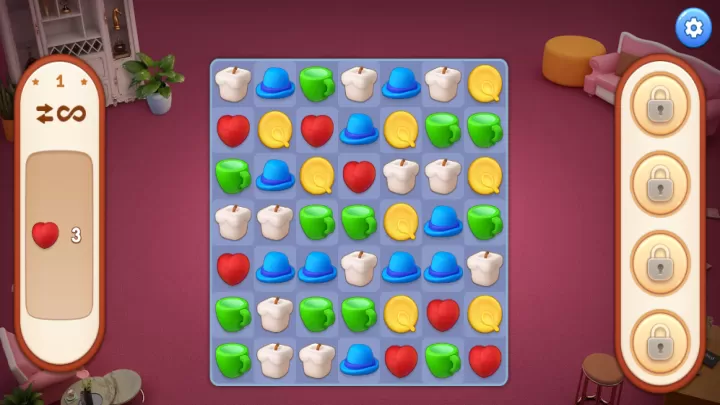
Task: Open the settings gear menu
Action: [690, 27]
